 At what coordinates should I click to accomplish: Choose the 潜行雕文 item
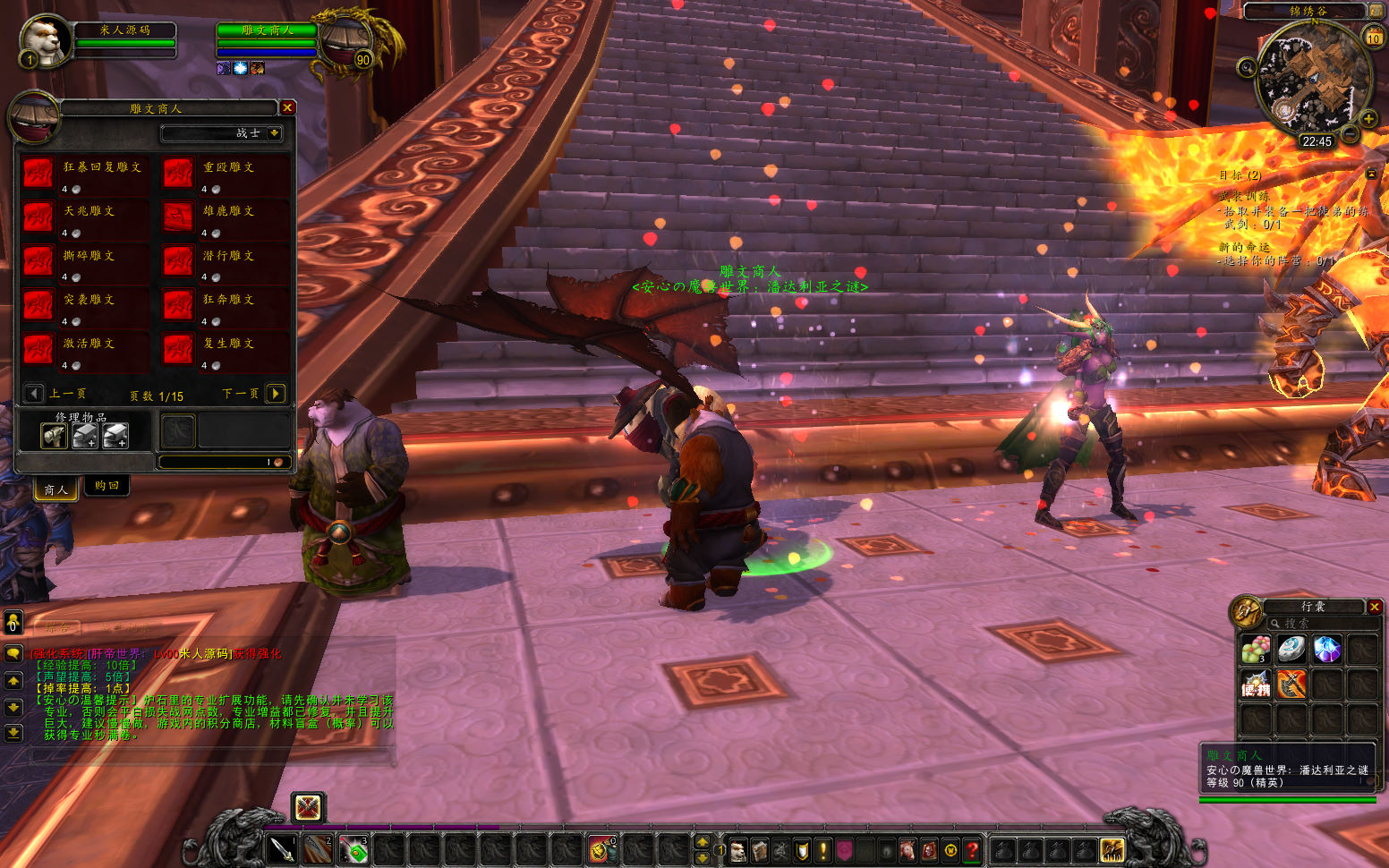click(x=178, y=261)
